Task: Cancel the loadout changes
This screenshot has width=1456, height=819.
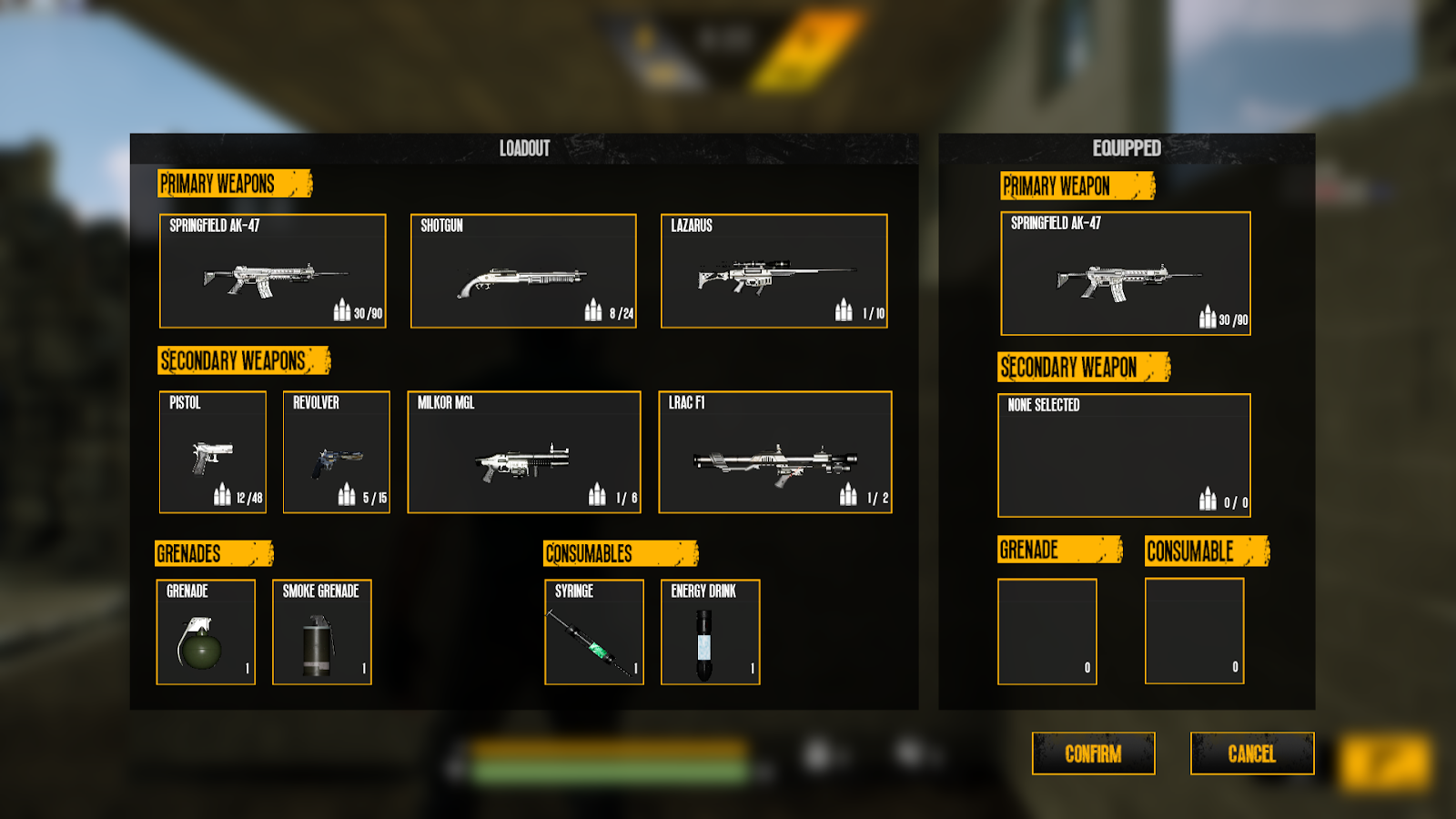Action: pyautogui.click(x=1252, y=753)
